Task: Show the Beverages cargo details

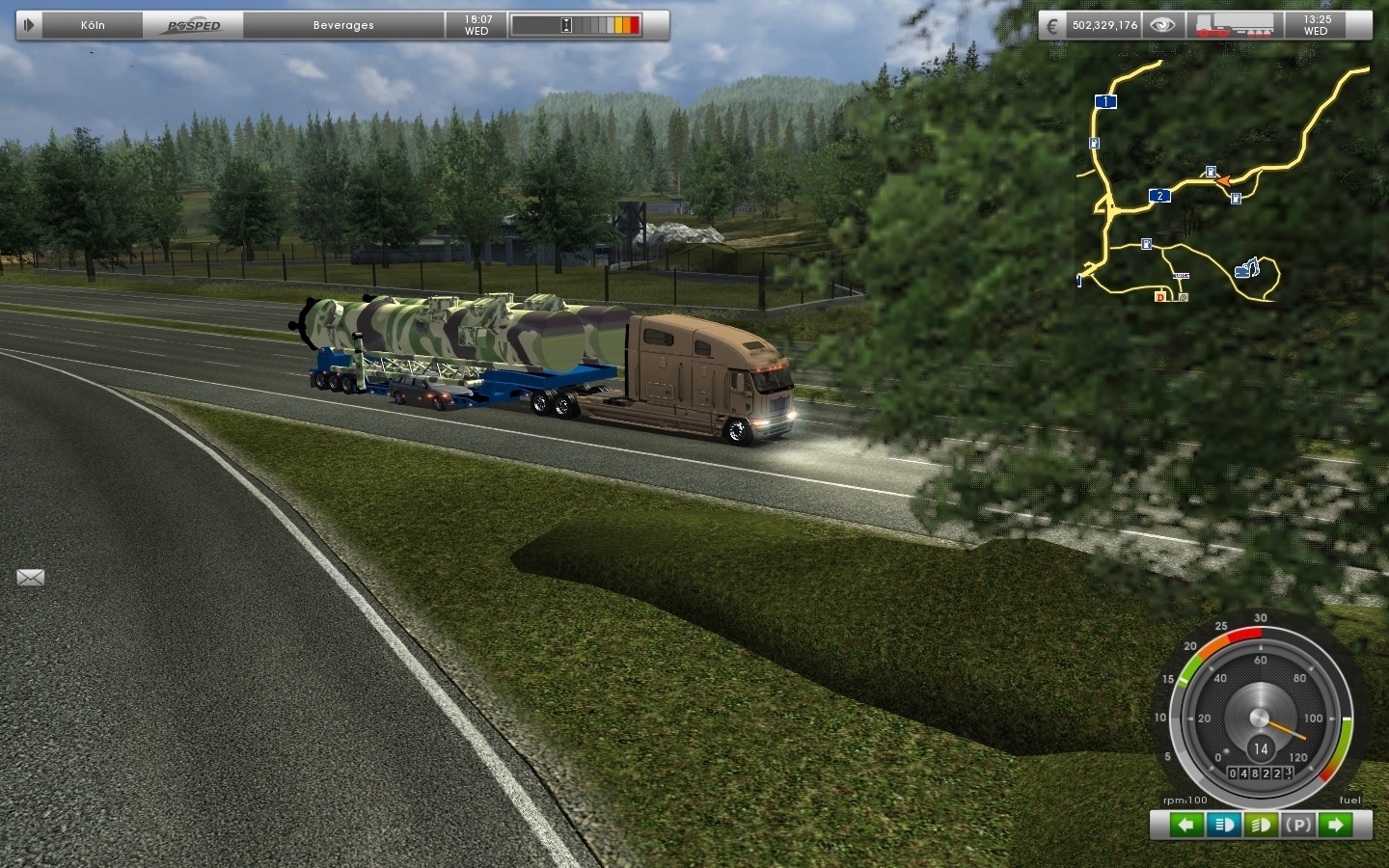Action: tap(343, 25)
